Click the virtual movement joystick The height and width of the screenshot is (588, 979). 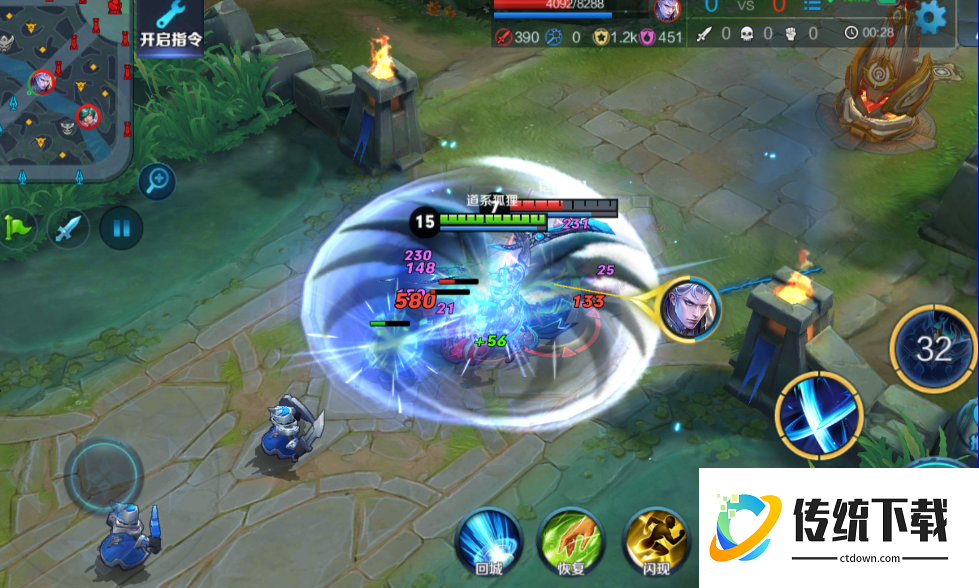tap(104, 473)
